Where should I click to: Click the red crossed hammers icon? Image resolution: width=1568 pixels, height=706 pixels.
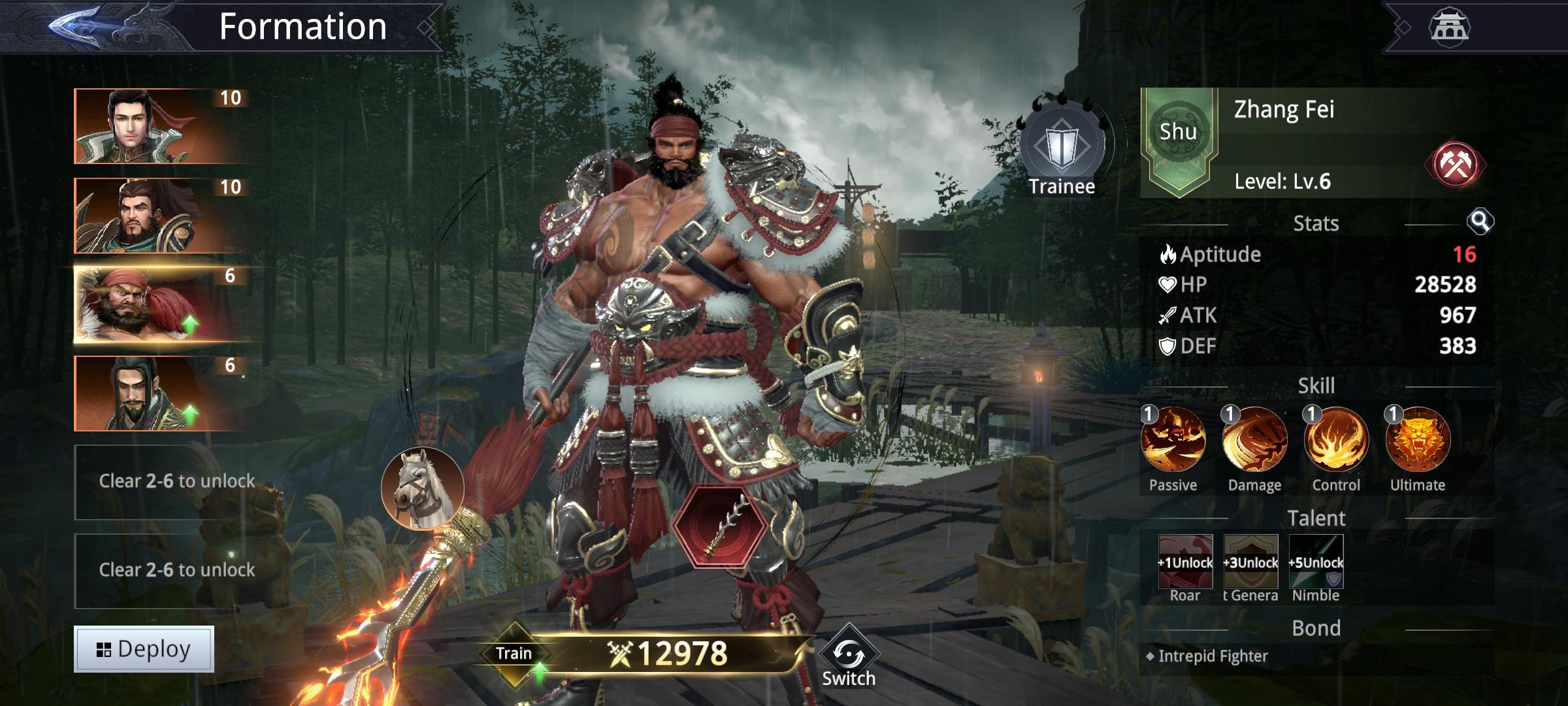click(x=1455, y=165)
